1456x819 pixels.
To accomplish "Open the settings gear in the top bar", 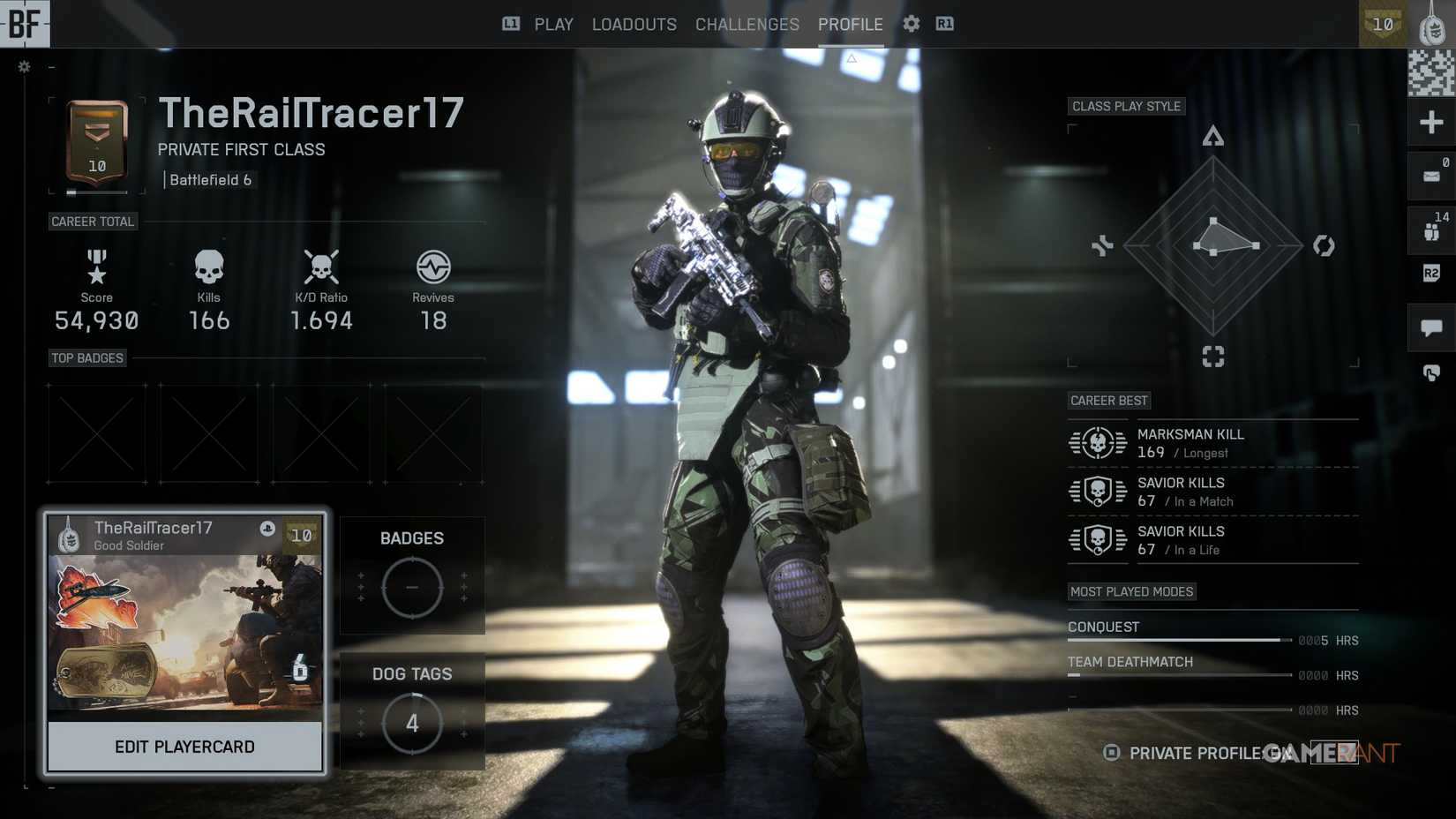I will pos(910,24).
